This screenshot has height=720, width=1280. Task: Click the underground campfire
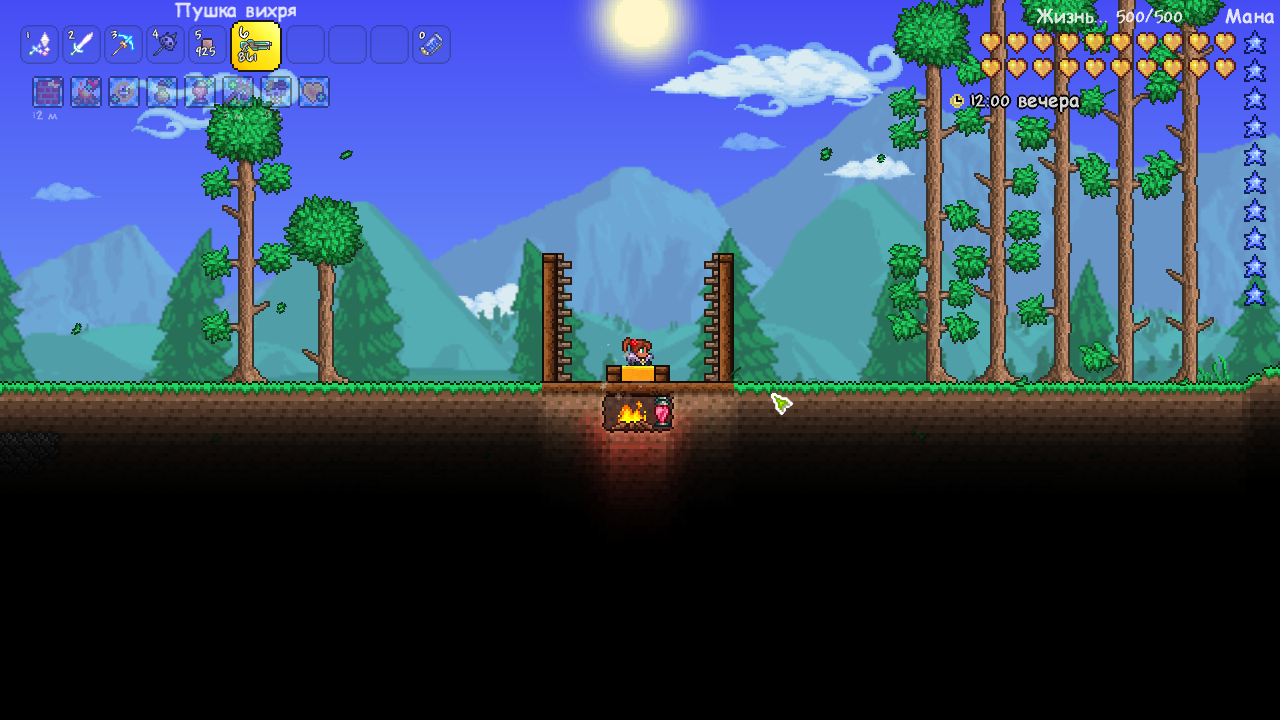[630, 413]
